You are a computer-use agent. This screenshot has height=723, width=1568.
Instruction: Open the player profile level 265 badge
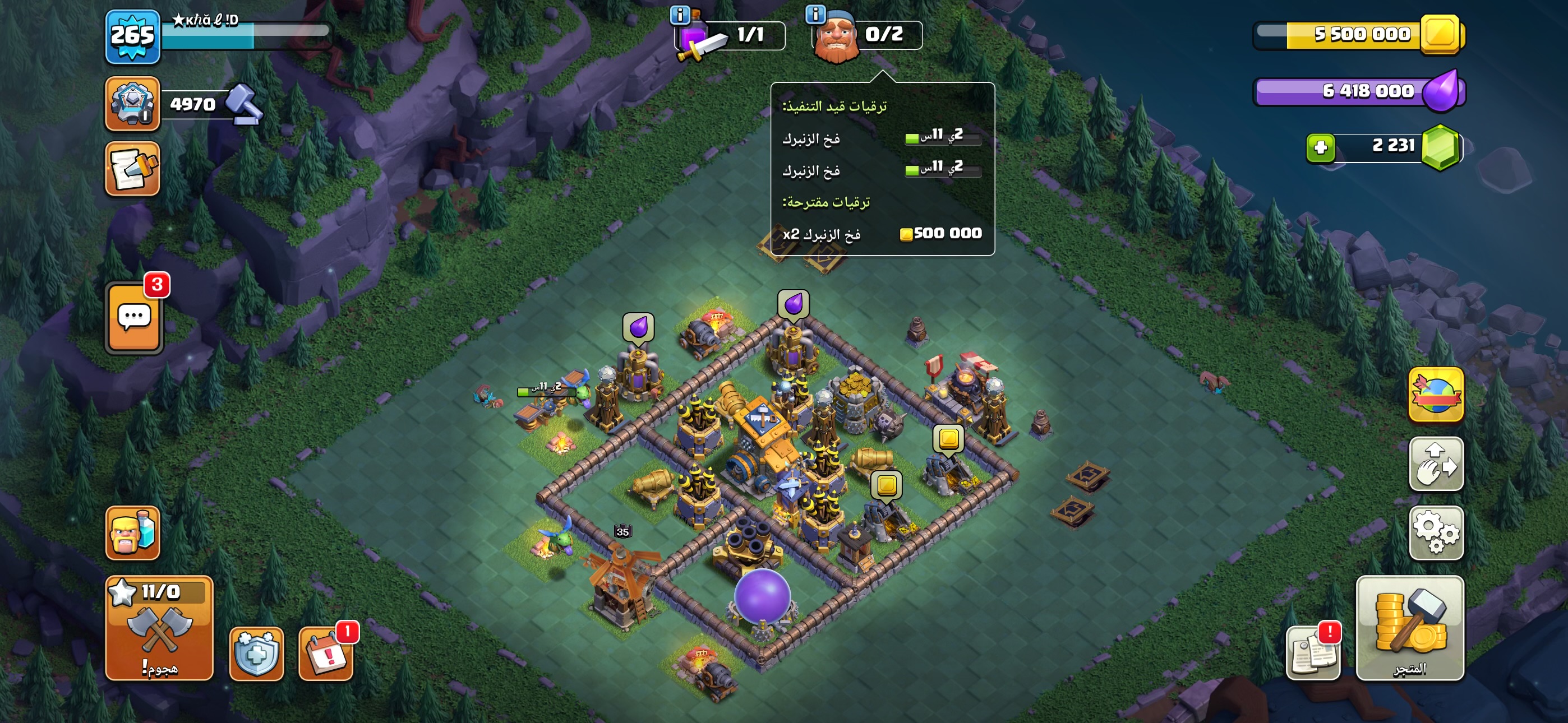[x=133, y=36]
